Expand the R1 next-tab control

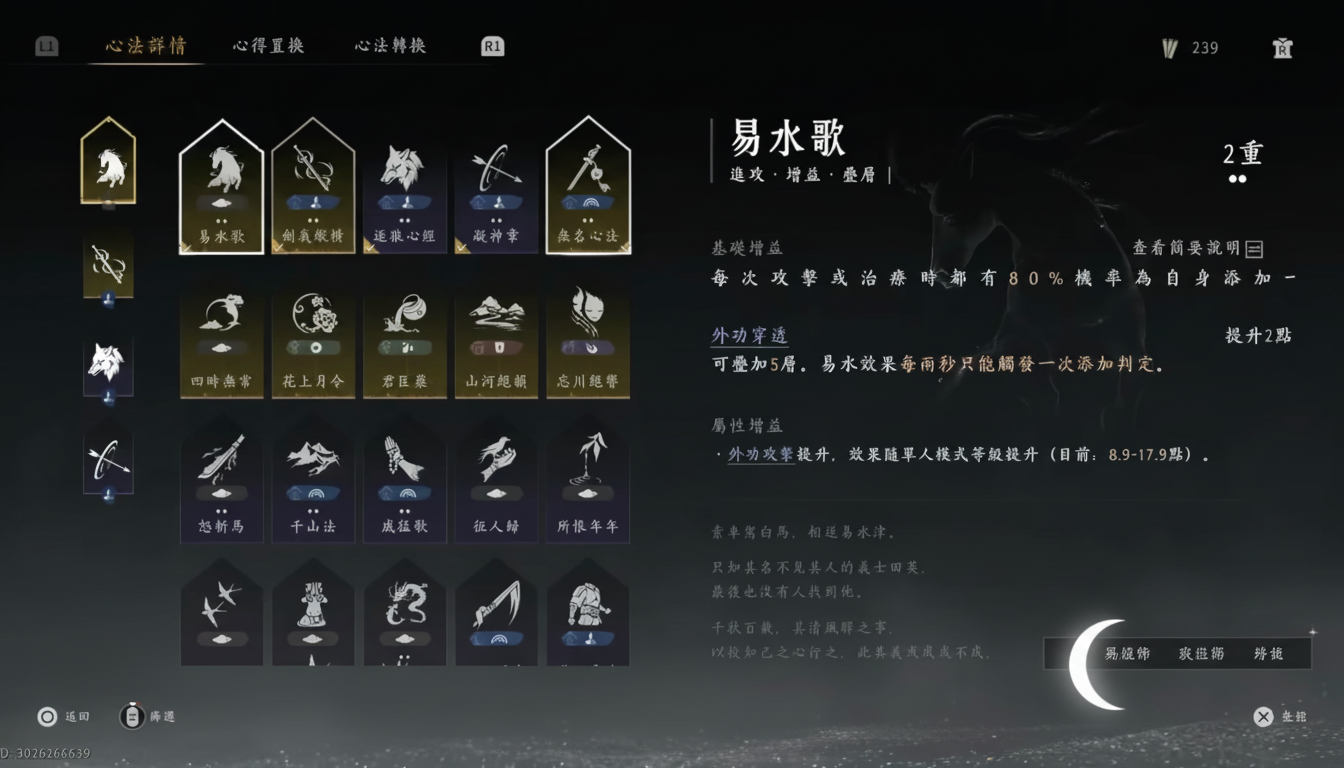click(x=490, y=45)
